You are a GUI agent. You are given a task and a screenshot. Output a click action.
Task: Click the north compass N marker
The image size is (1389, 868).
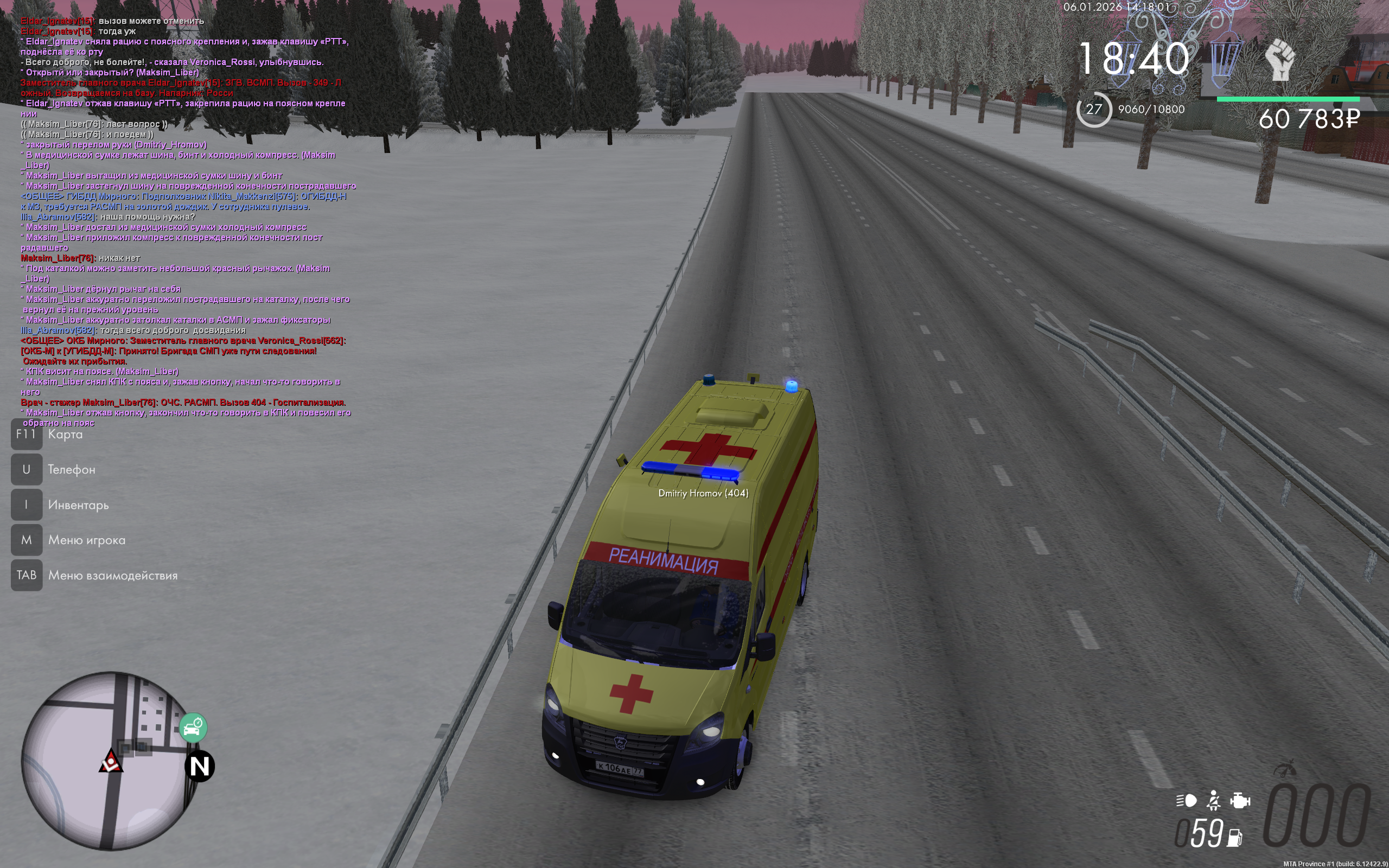pos(200,767)
